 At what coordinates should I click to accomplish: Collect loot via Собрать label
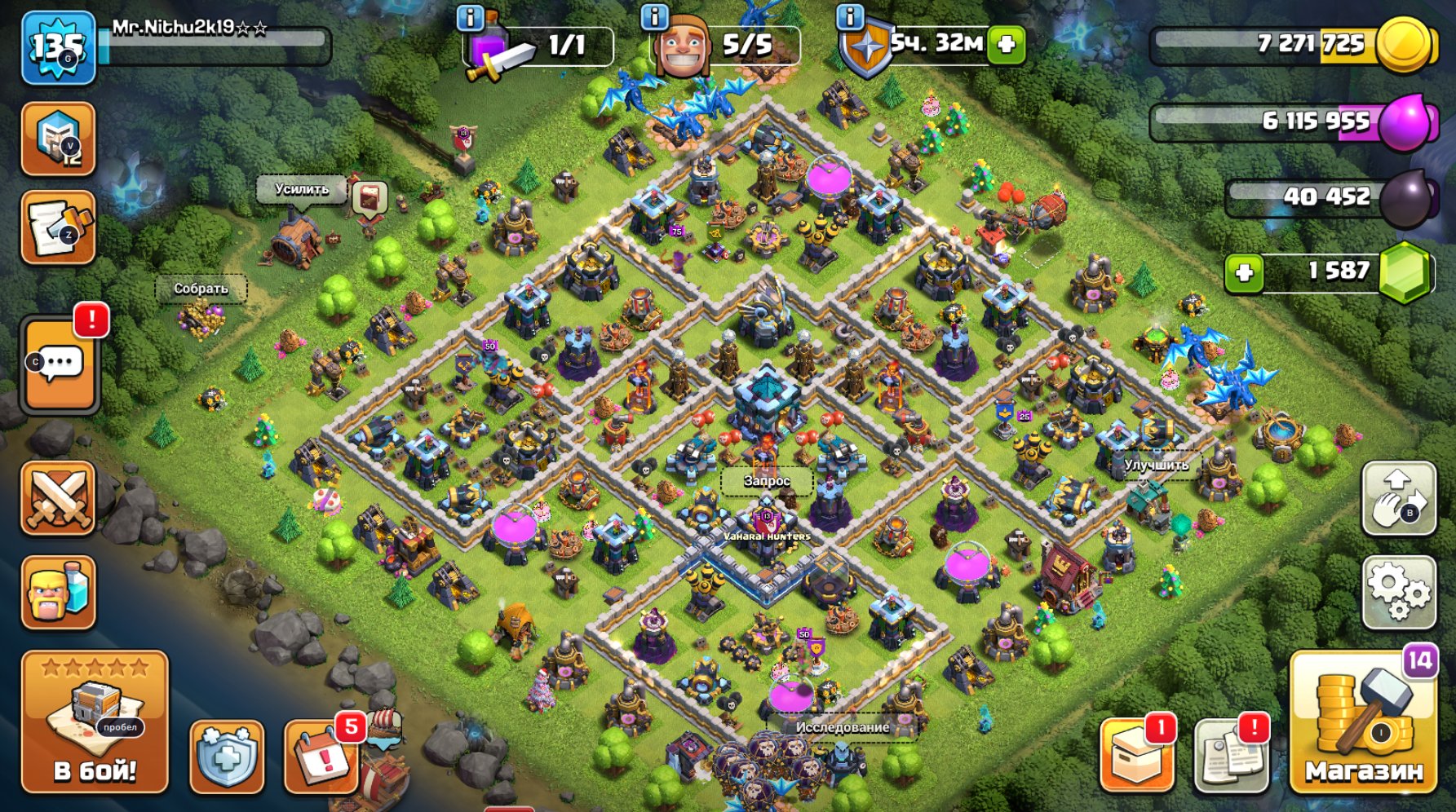200,288
